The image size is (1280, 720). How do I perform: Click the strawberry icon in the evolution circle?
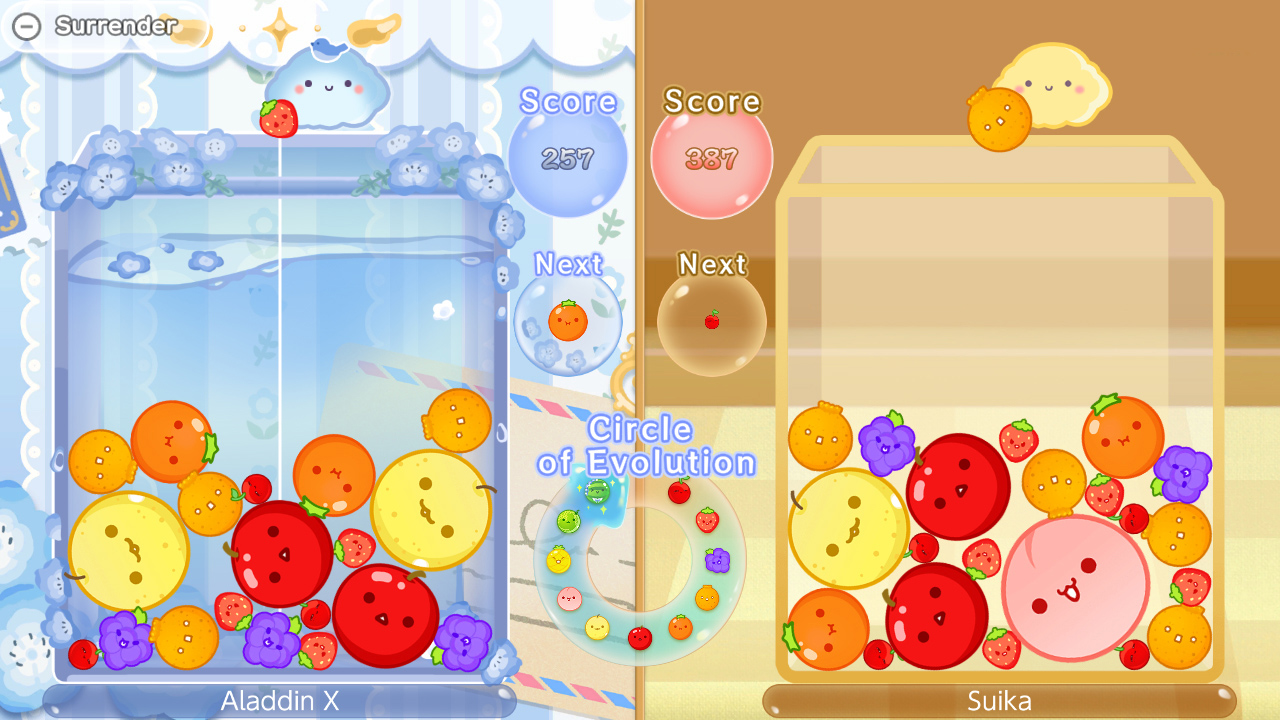coord(709,520)
